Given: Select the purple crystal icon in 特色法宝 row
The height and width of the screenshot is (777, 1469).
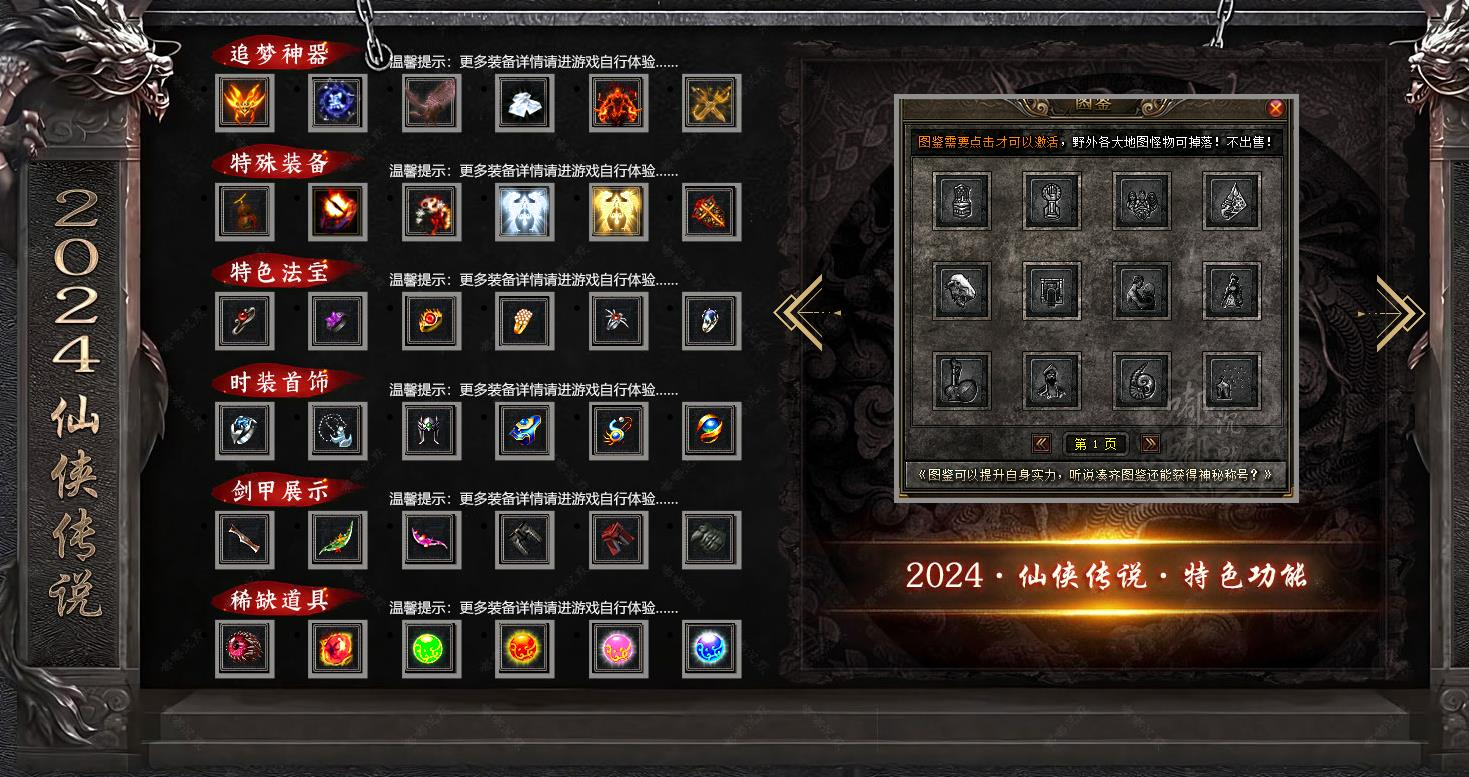Looking at the screenshot, I should click(337, 322).
